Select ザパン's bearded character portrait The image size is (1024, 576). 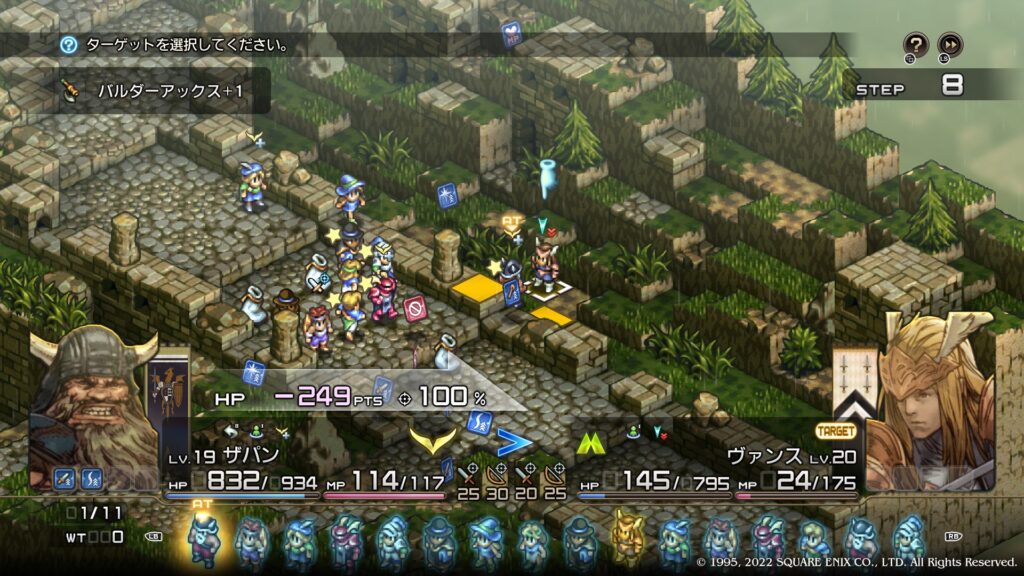[x=92, y=400]
